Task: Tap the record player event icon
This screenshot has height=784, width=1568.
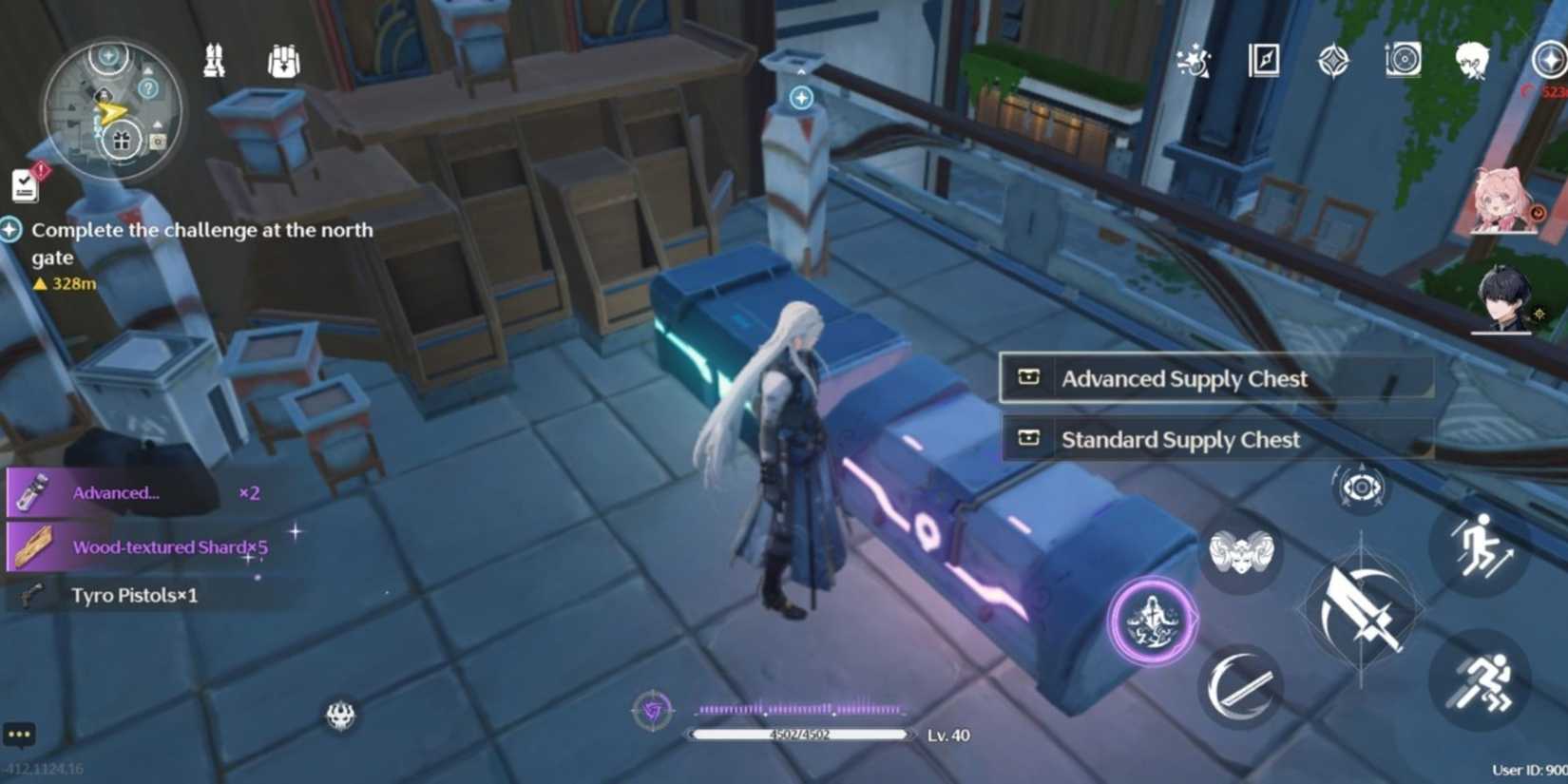Action: click(x=1403, y=60)
